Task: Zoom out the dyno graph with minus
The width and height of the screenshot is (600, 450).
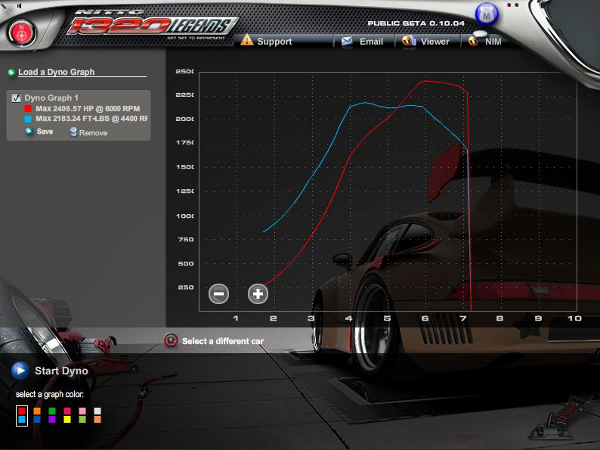Action: coord(219,293)
